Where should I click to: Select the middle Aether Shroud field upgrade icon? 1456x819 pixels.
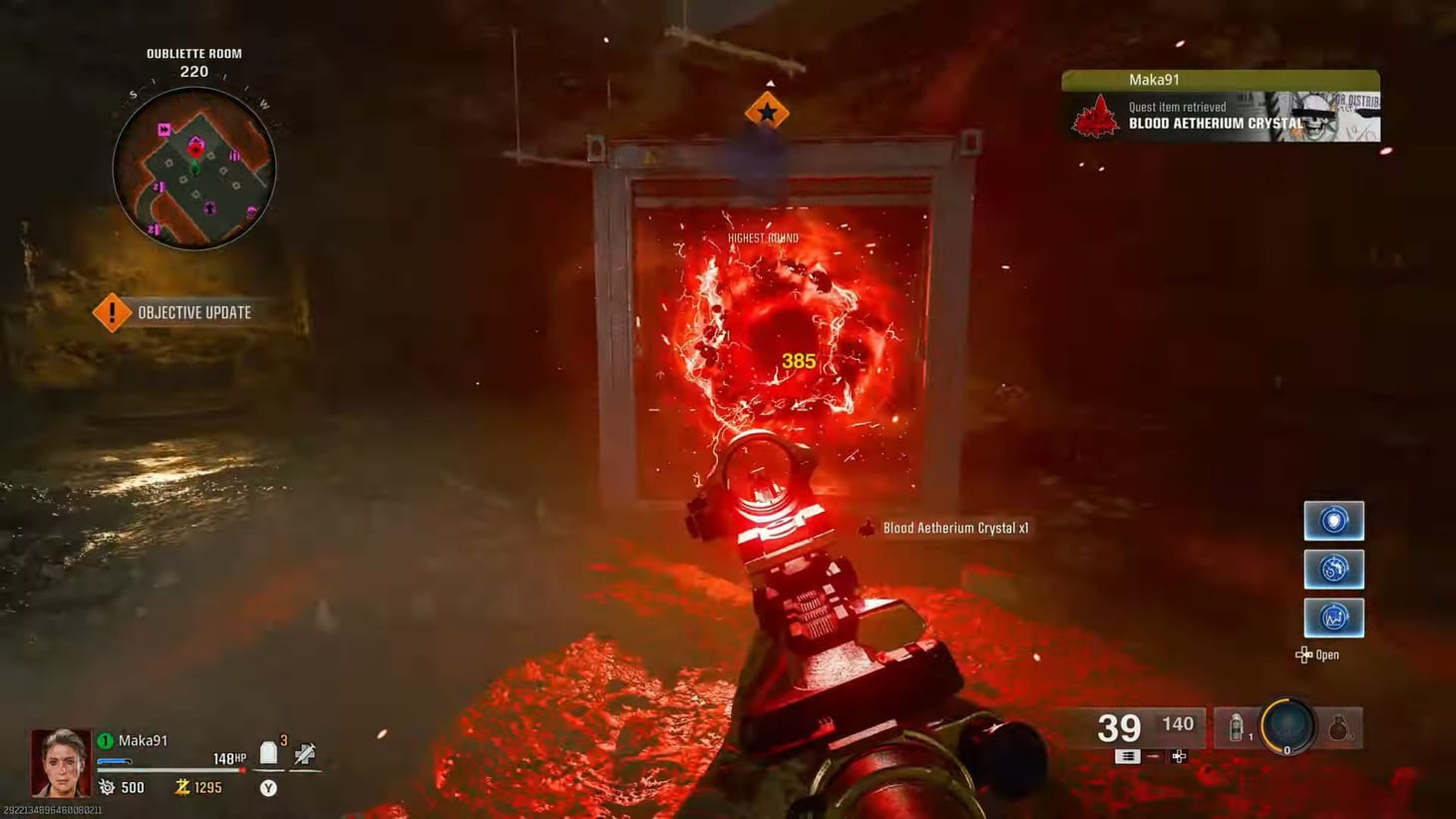pyautogui.click(x=1333, y=569)
